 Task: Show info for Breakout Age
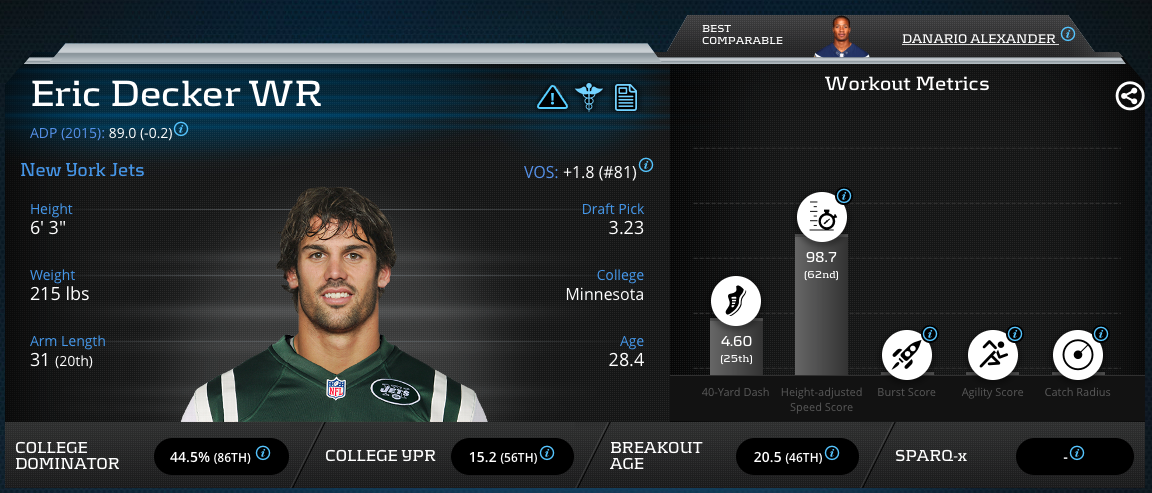point(832,453)
